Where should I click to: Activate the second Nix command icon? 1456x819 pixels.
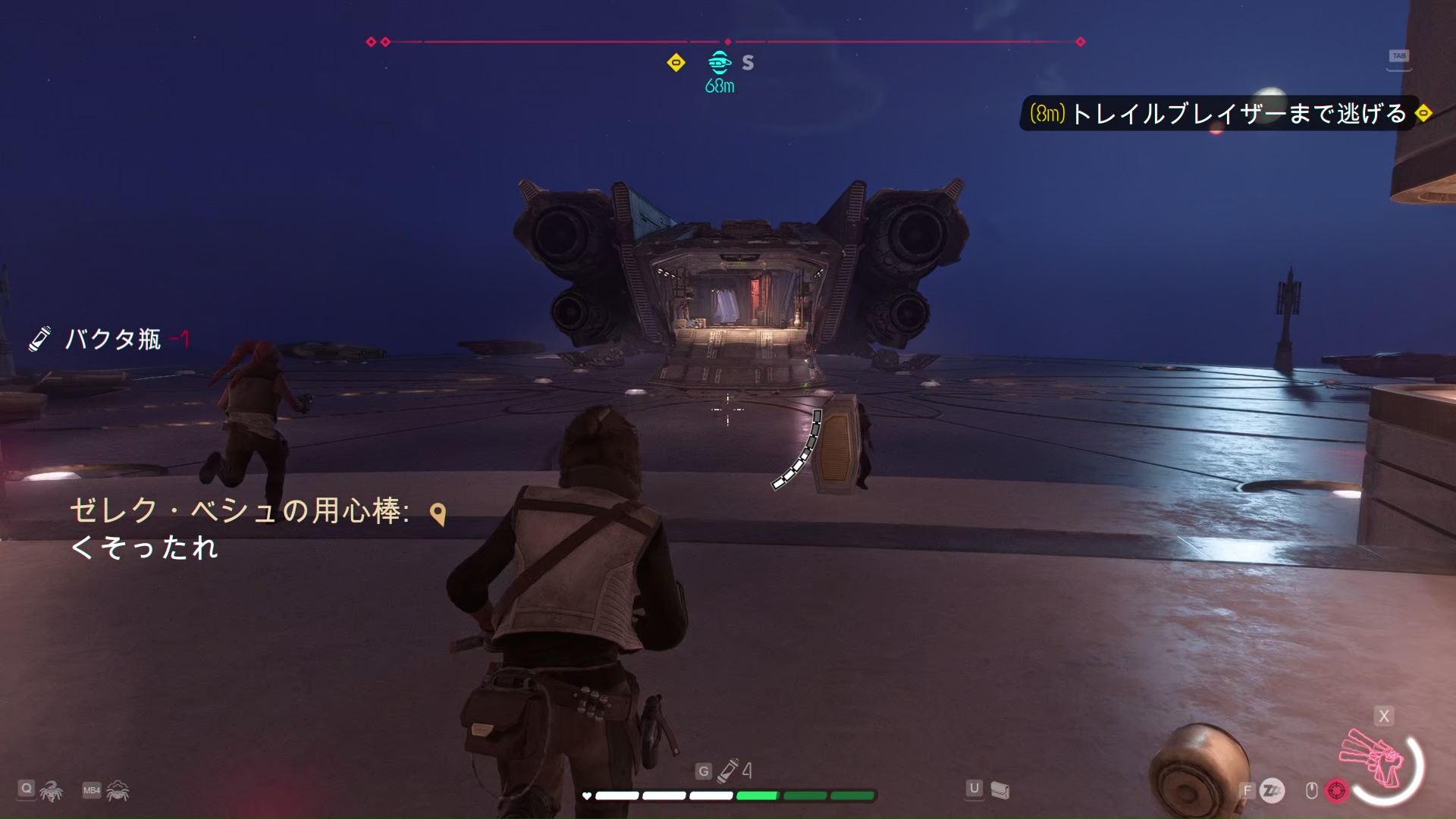coord(118,791)
